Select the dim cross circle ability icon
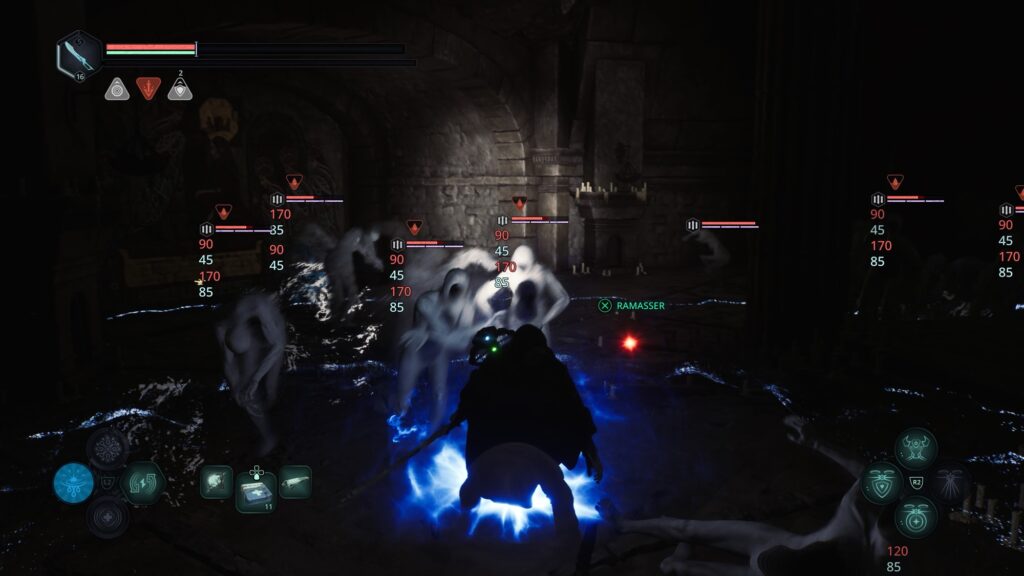Viewport: 1024px width, 576px height. coord(107,517)
